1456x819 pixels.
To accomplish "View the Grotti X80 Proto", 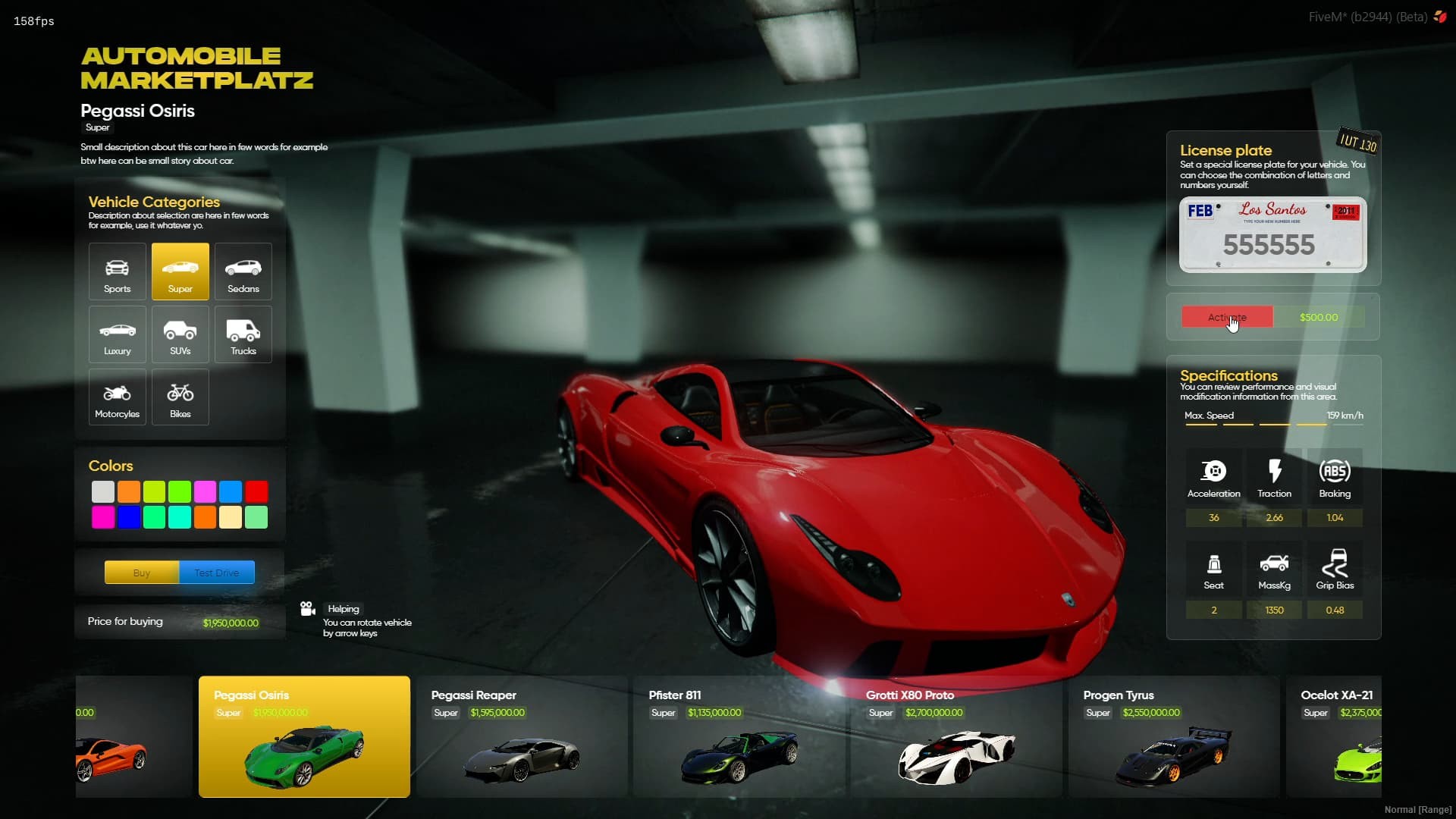I will [956, 736].
